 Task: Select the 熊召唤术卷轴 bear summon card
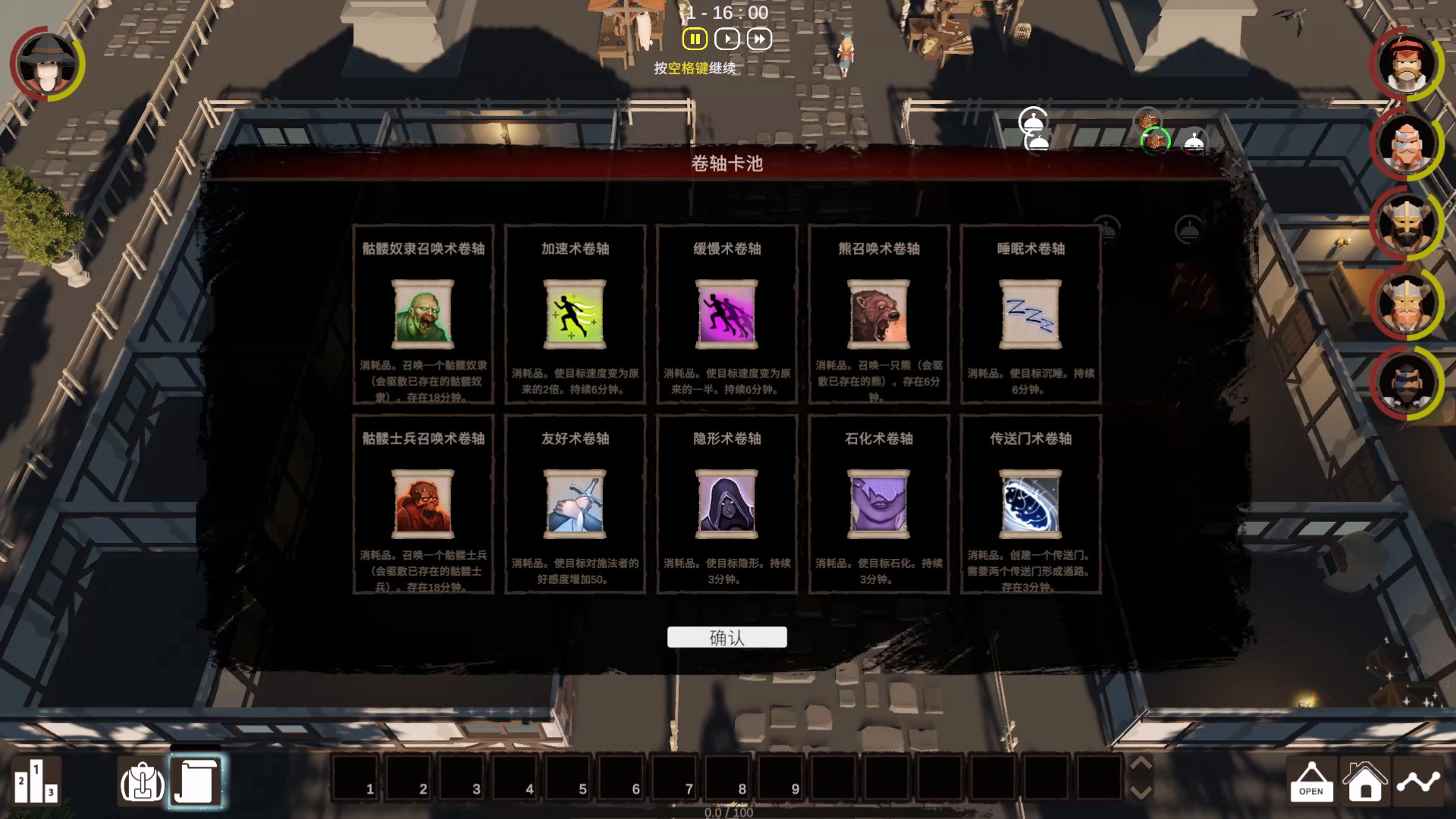pyautogui.click(x=878, y=316)
